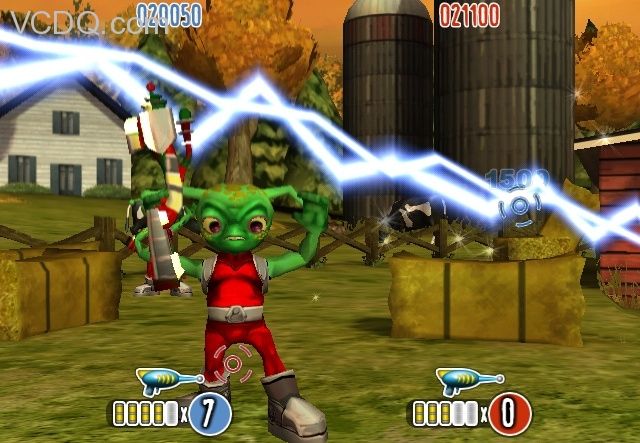Image resolution: width=640 pixels, height=443 pixels.
Task: Select the ray gun icon above the red counter
Action: [468, 381]
